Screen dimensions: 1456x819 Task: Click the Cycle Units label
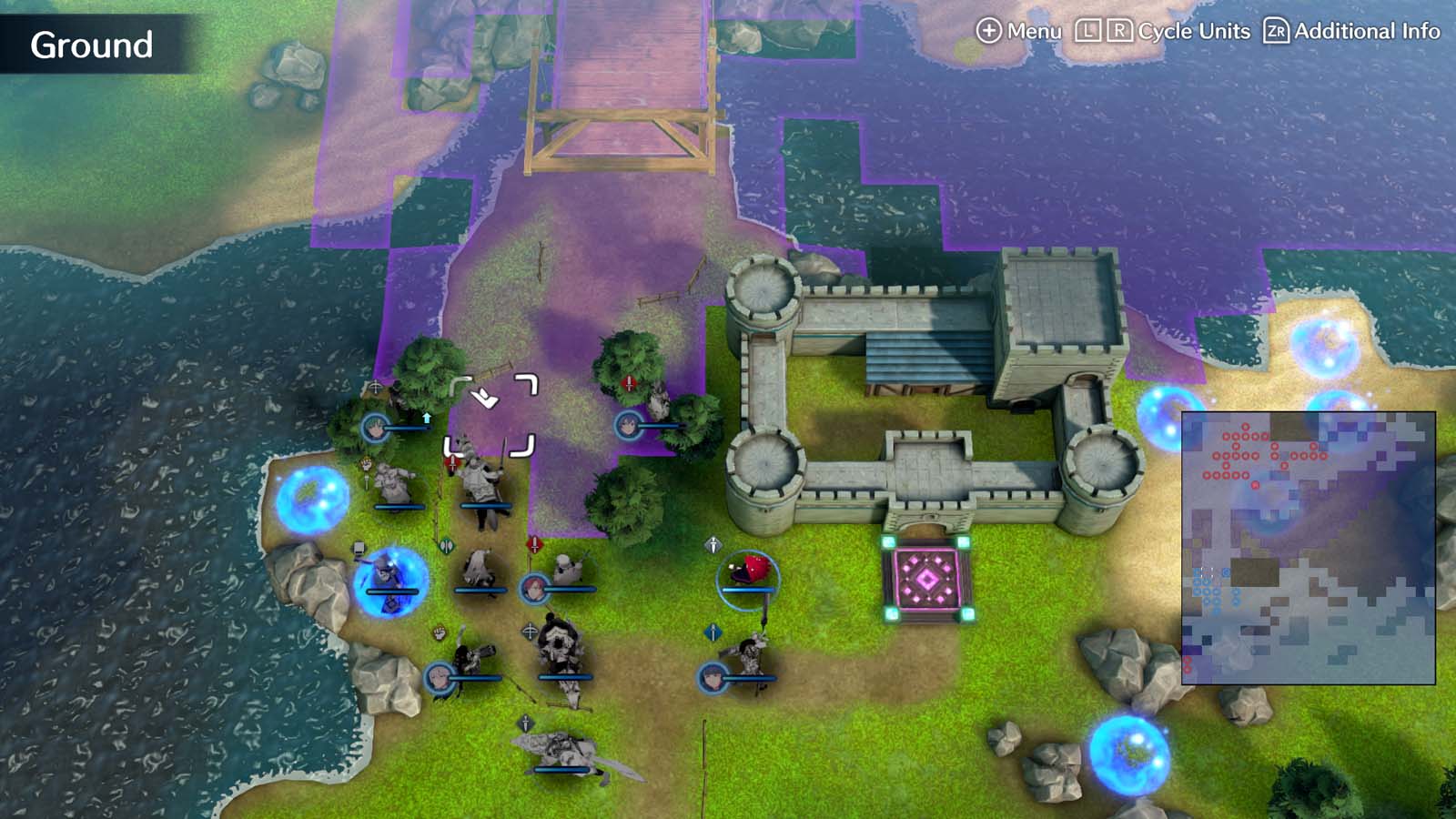(x=1192, y=30)
